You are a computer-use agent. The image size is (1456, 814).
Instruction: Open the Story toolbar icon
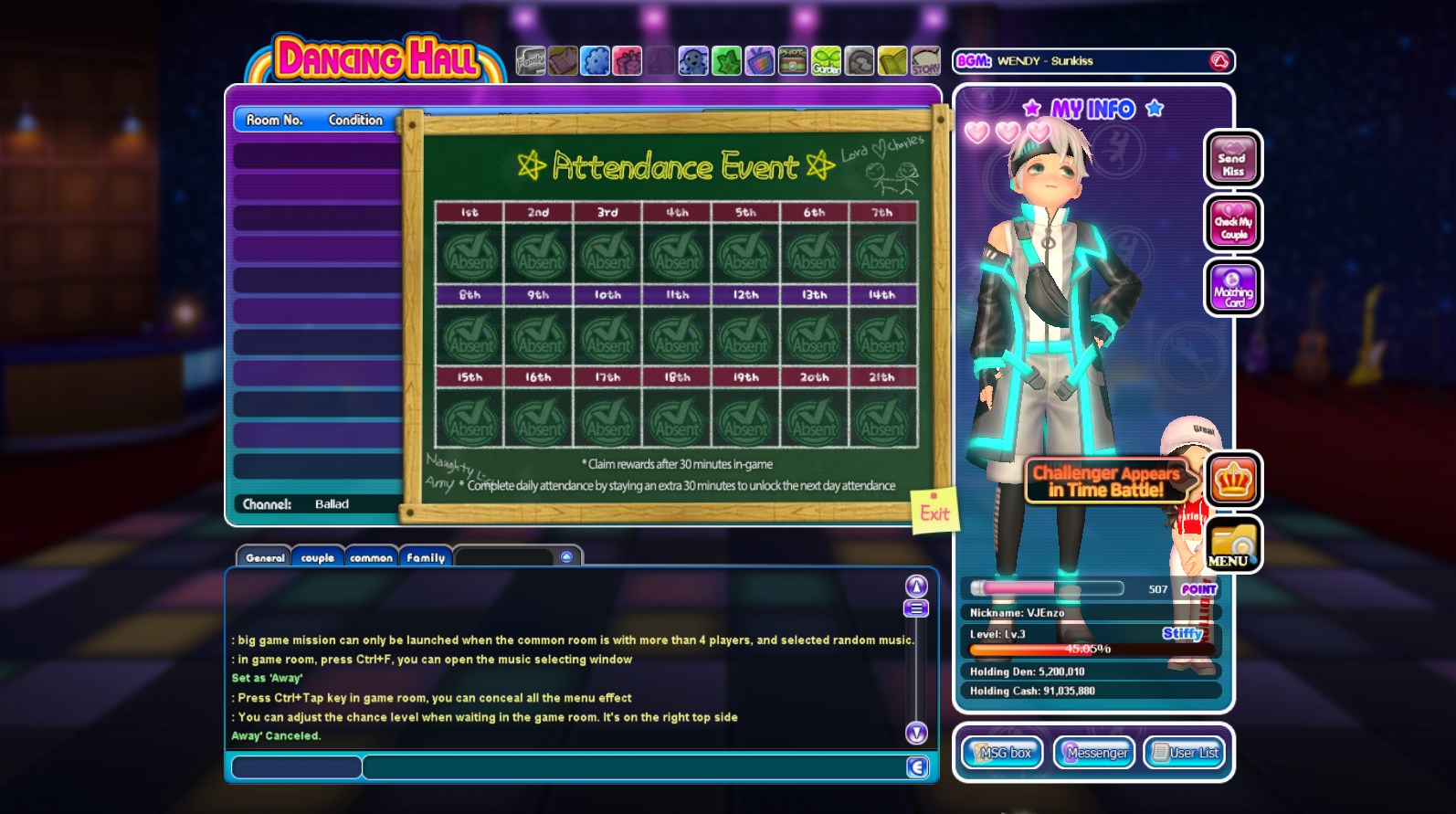[925, 61]
